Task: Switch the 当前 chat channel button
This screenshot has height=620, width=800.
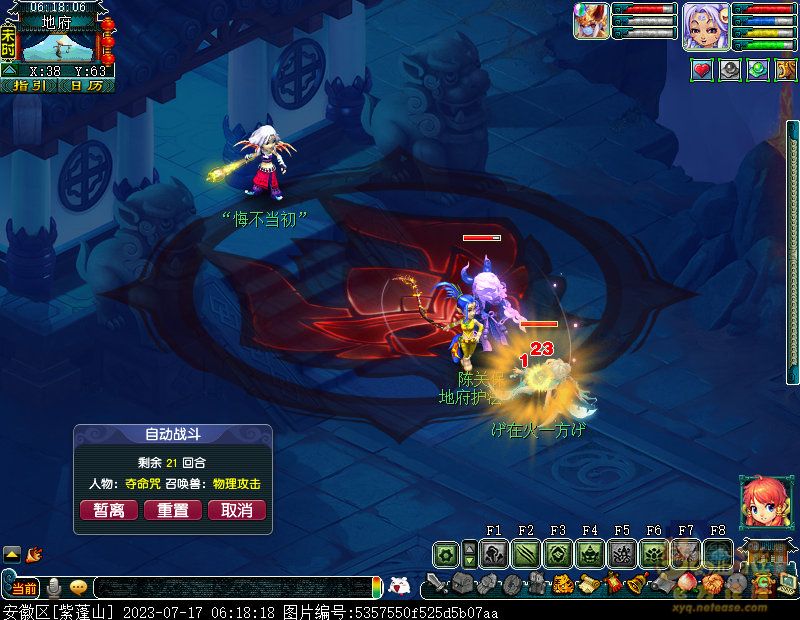Action: tap(24, 588)
